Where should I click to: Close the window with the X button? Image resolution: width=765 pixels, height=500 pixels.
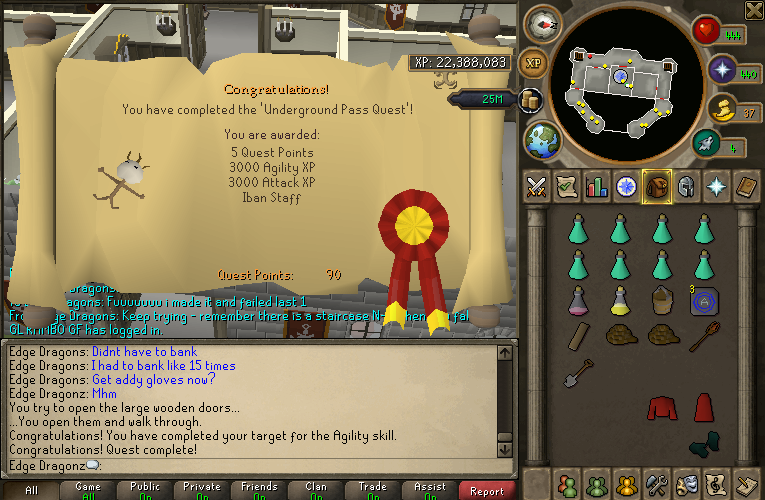[754, 11]
